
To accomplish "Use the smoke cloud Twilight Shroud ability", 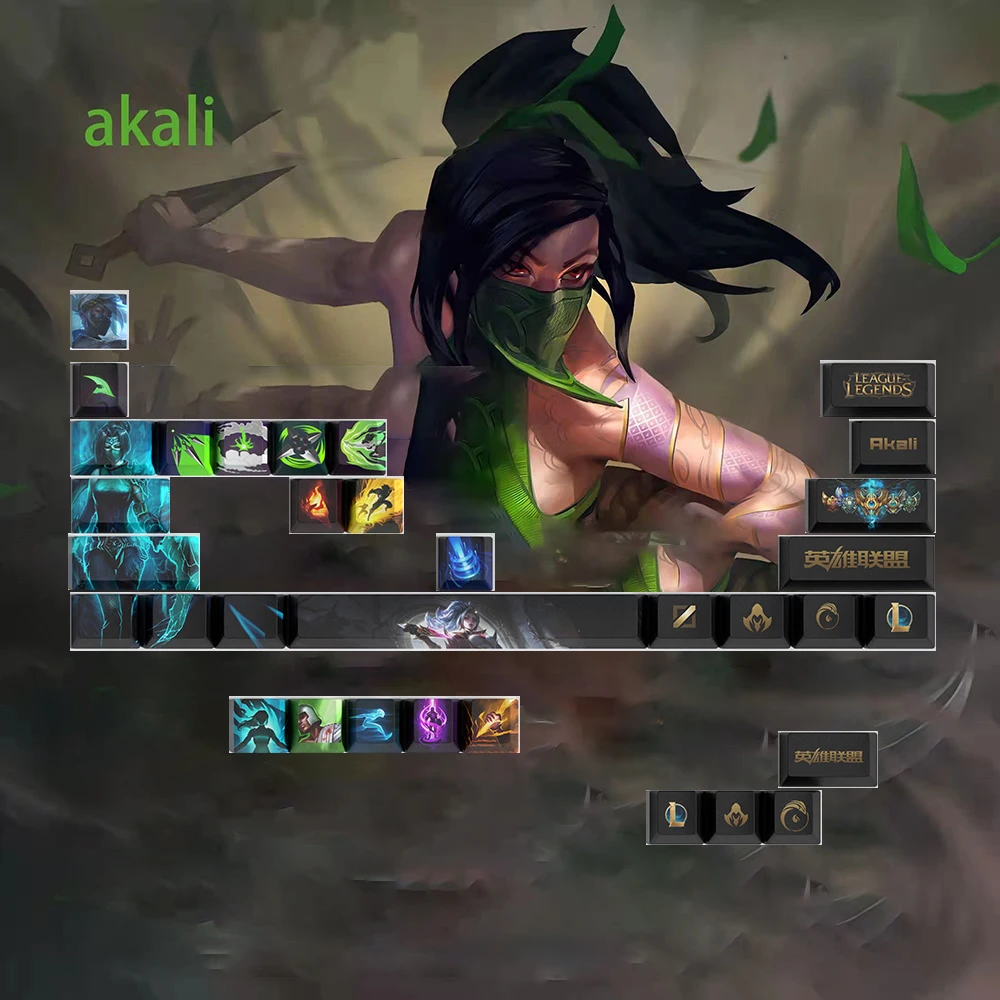I will pyautogui.click(x=243, y=447).
